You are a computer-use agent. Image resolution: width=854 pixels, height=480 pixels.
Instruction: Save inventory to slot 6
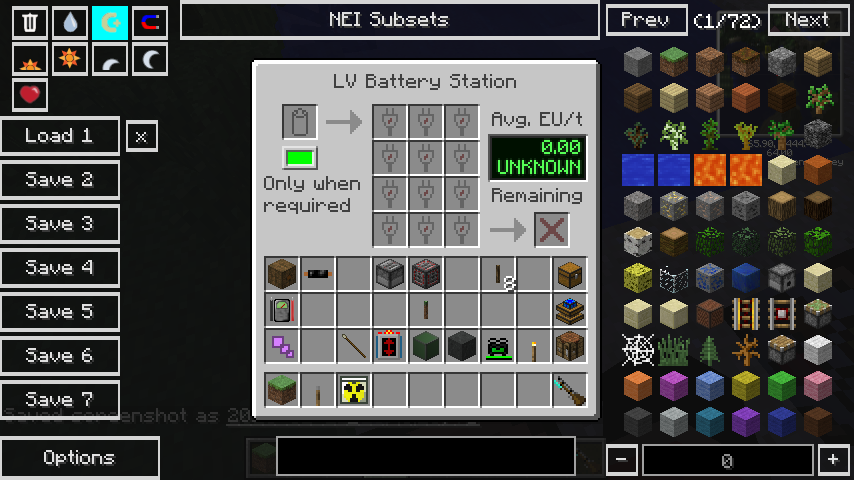(59, 356)
